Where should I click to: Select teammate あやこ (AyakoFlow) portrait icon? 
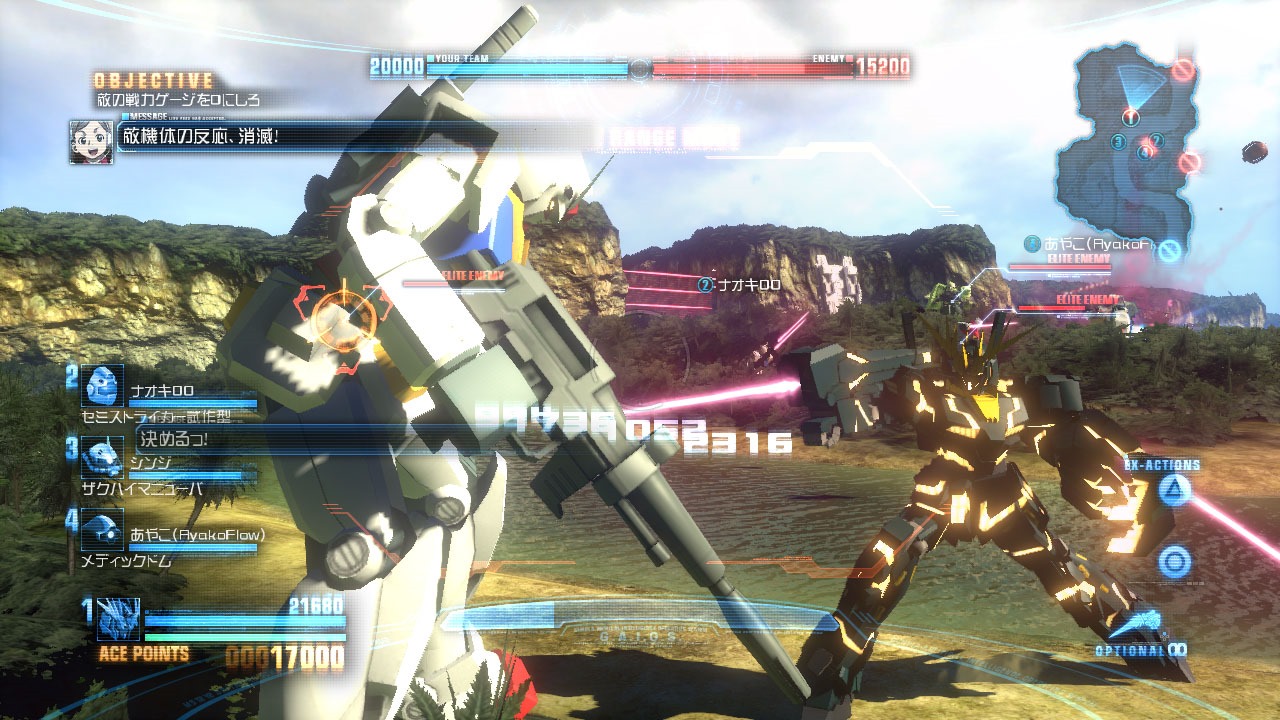101,530
